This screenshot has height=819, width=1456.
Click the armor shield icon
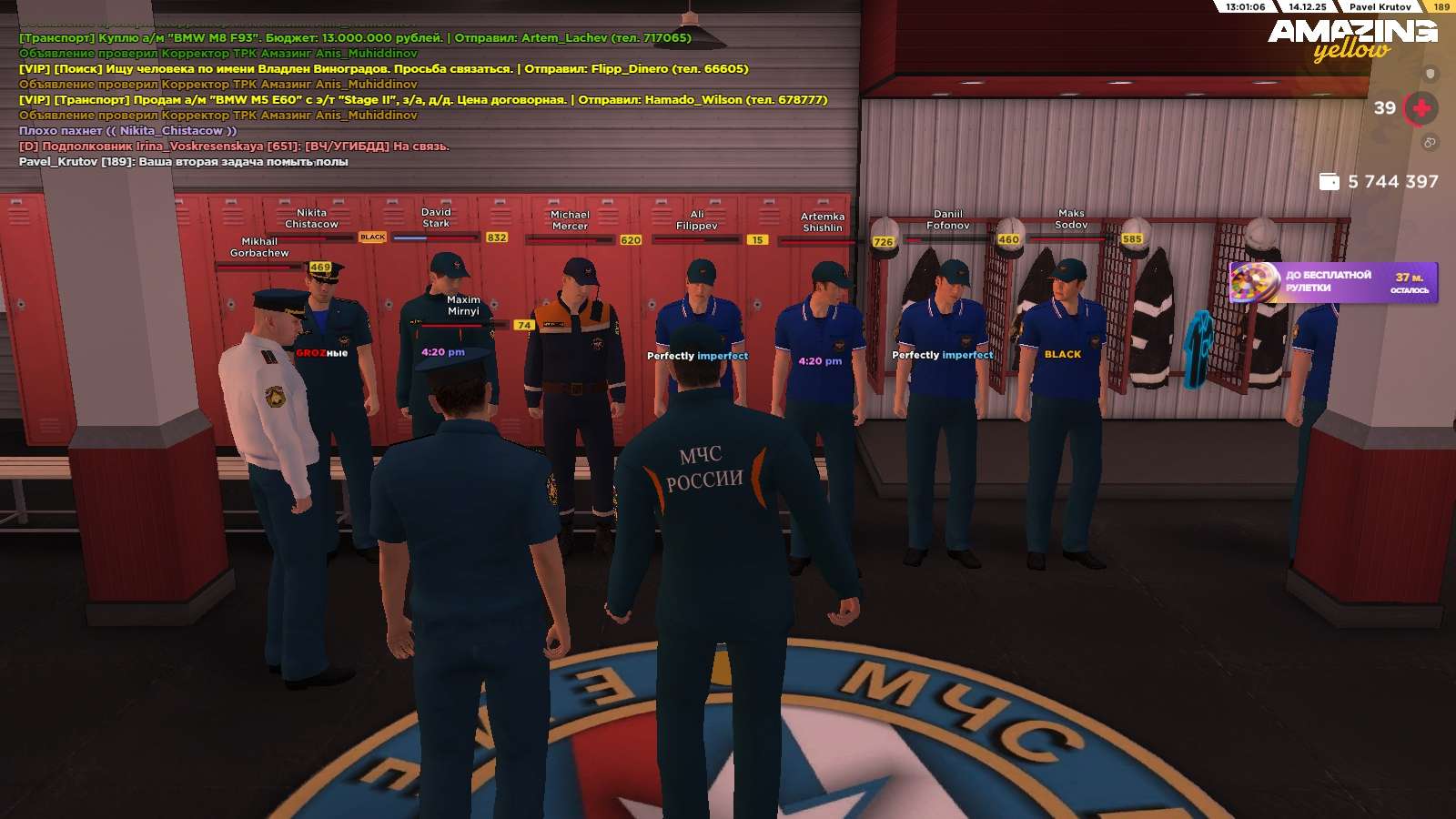pos(1430,74)
